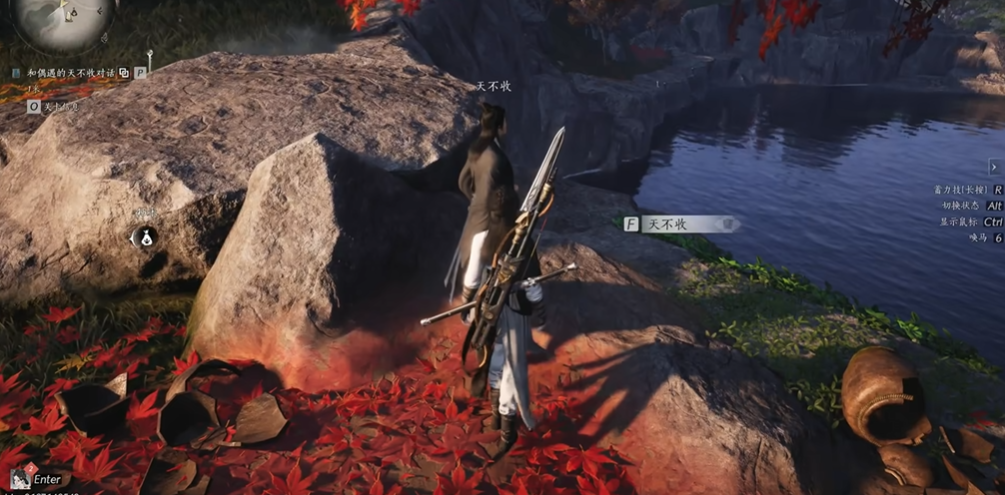Viewport: 1005px width, 495px height.
Task: Select the 和偶遇的天不收对话 quest tracker
Action: click(68, 73)
